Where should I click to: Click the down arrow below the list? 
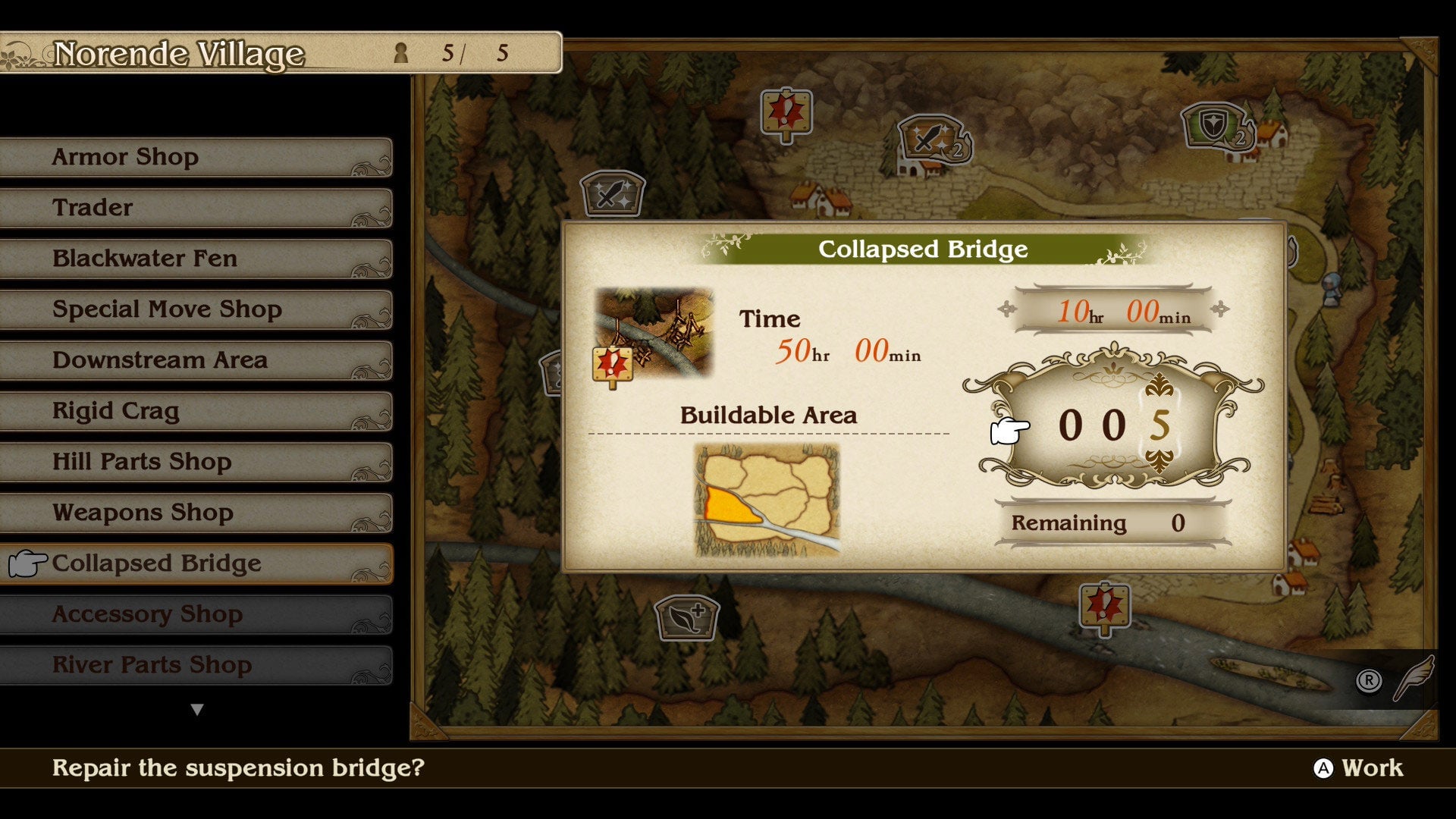point(197,710)
